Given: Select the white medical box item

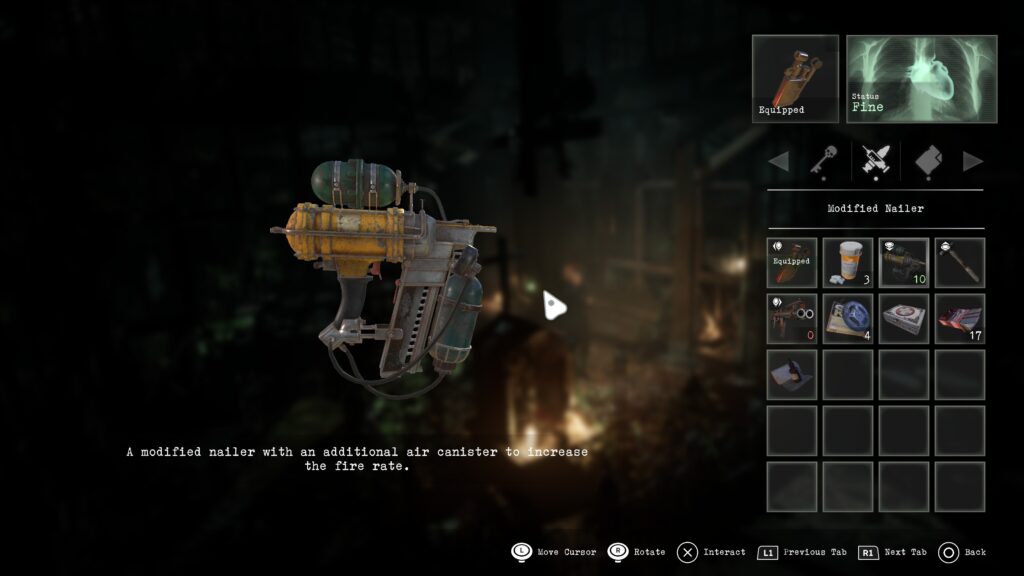Looking at the screenshot, I should click(x=904, y=318).
